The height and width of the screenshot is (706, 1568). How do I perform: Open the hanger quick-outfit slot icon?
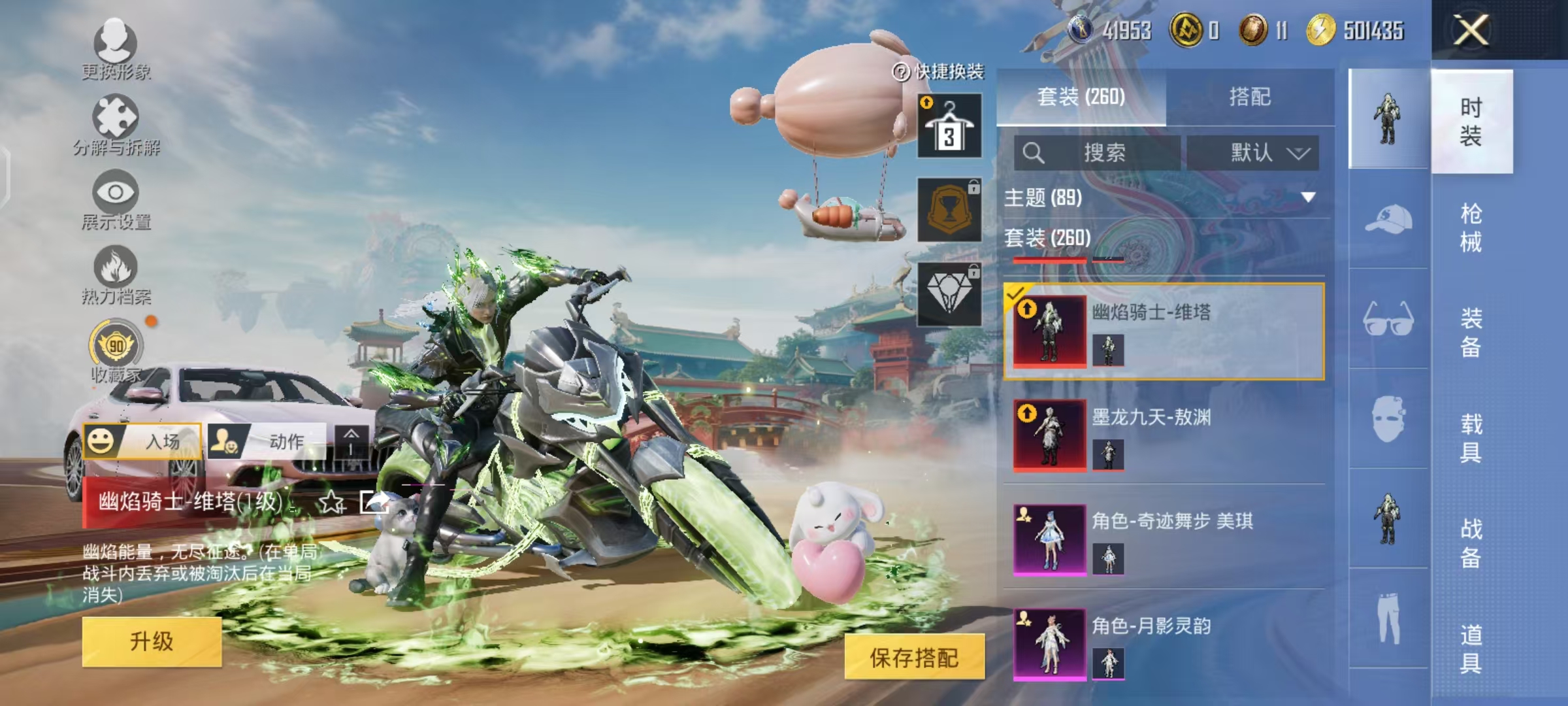(951, 124)
